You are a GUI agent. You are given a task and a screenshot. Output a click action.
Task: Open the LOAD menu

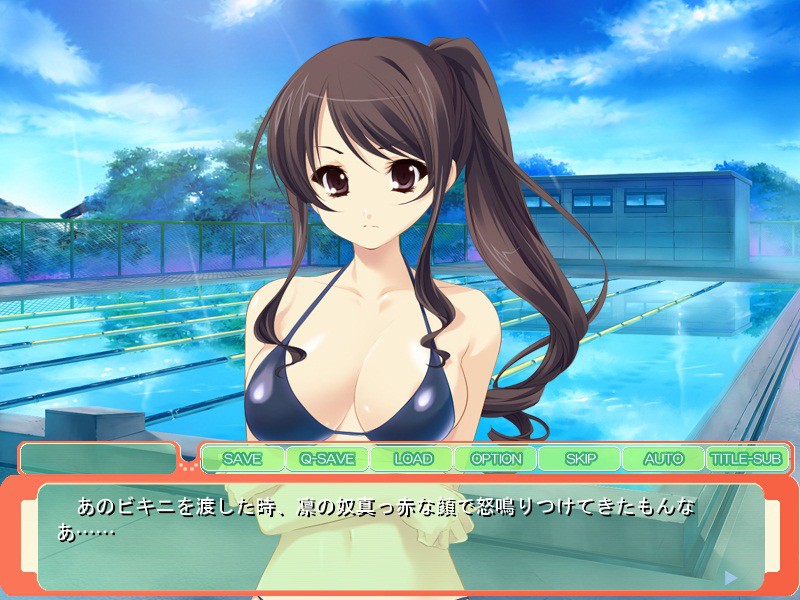coord(412,459)
